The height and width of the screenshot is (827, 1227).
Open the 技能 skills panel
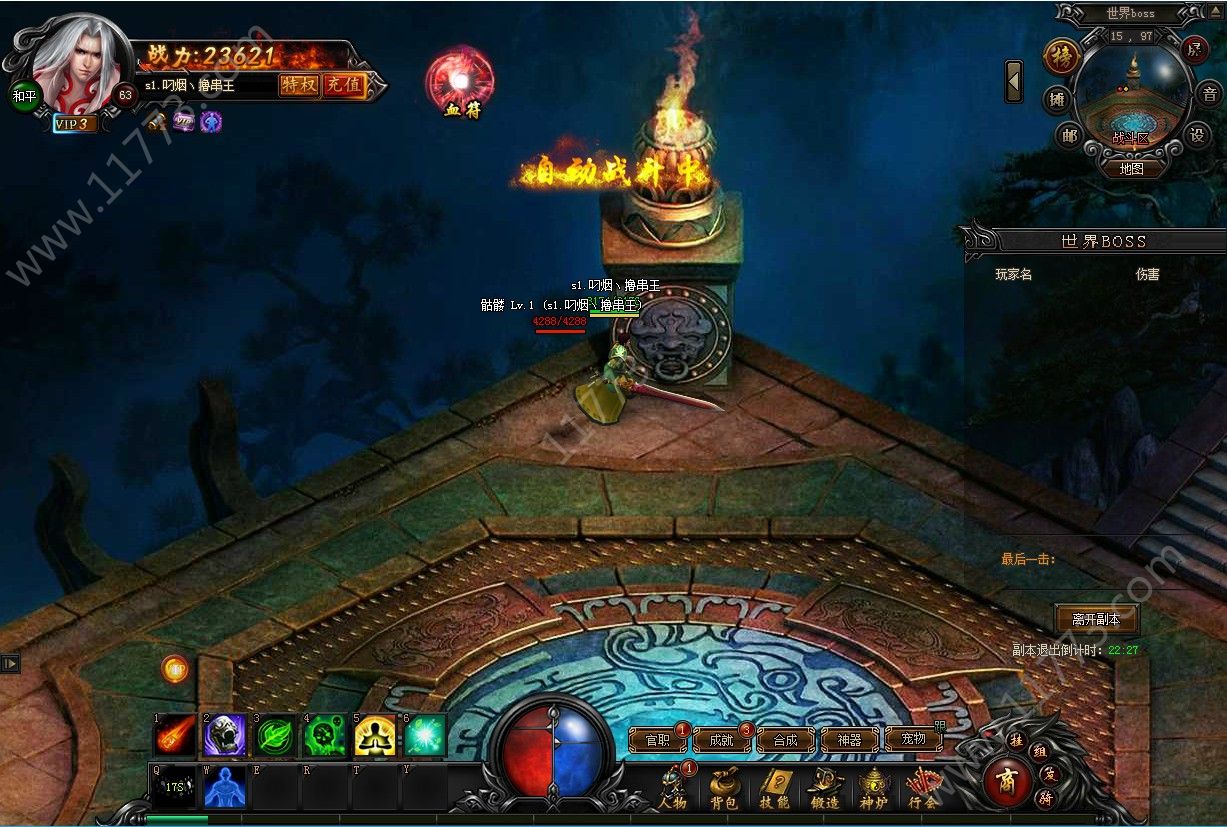pos(774,788)
